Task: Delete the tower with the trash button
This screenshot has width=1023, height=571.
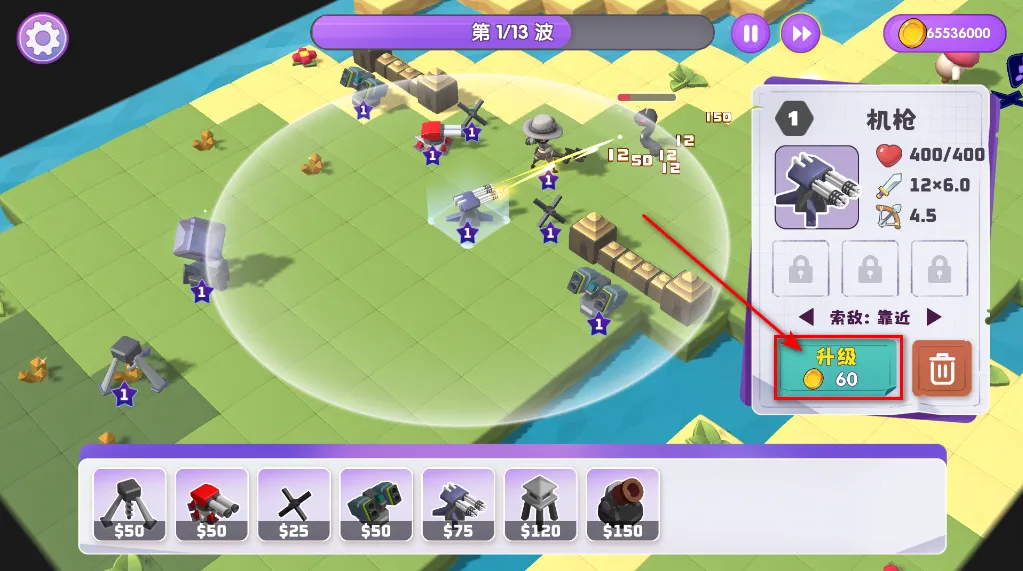Action: pos(941,368)
